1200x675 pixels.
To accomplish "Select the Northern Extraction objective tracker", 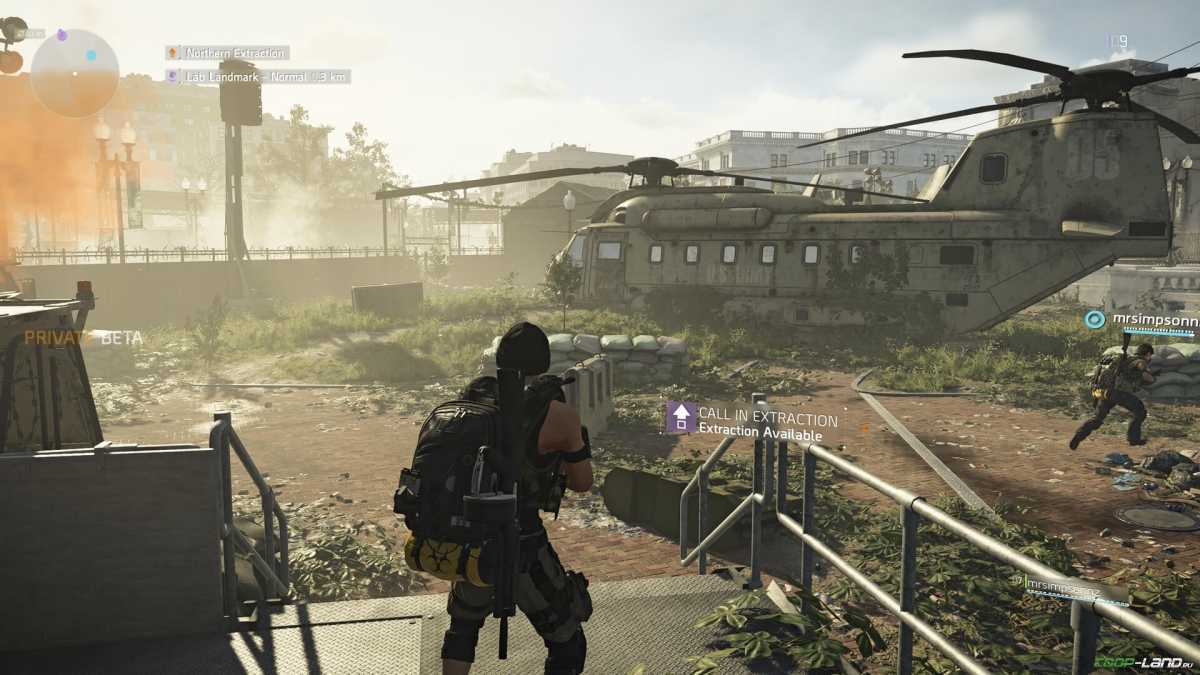I will pyautogui.click(x=227, y=53).
